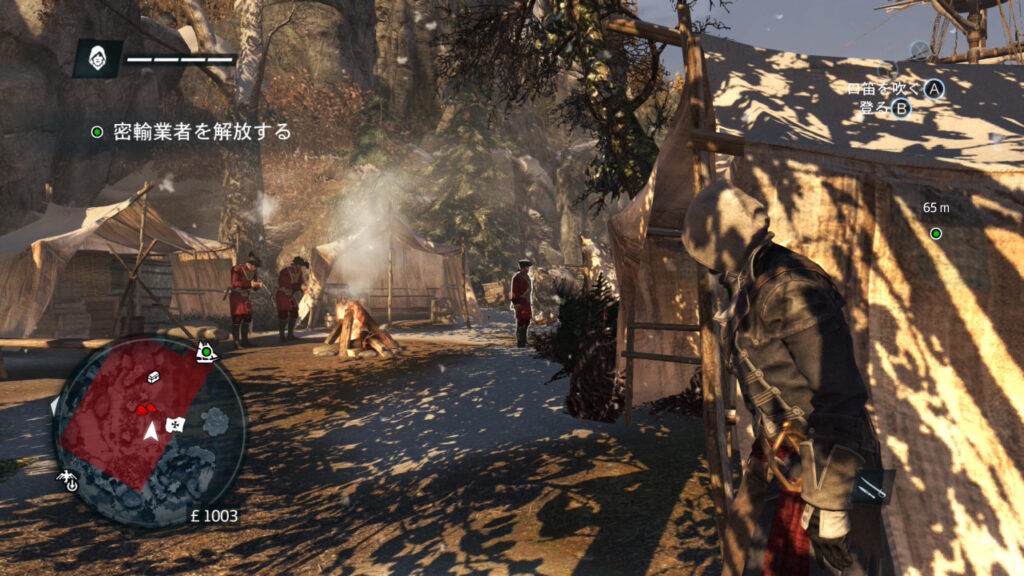Click the treasure chest marker on minimap
Image resolution: width=1024 pixels, height=576 pixels.
point(154,377)
